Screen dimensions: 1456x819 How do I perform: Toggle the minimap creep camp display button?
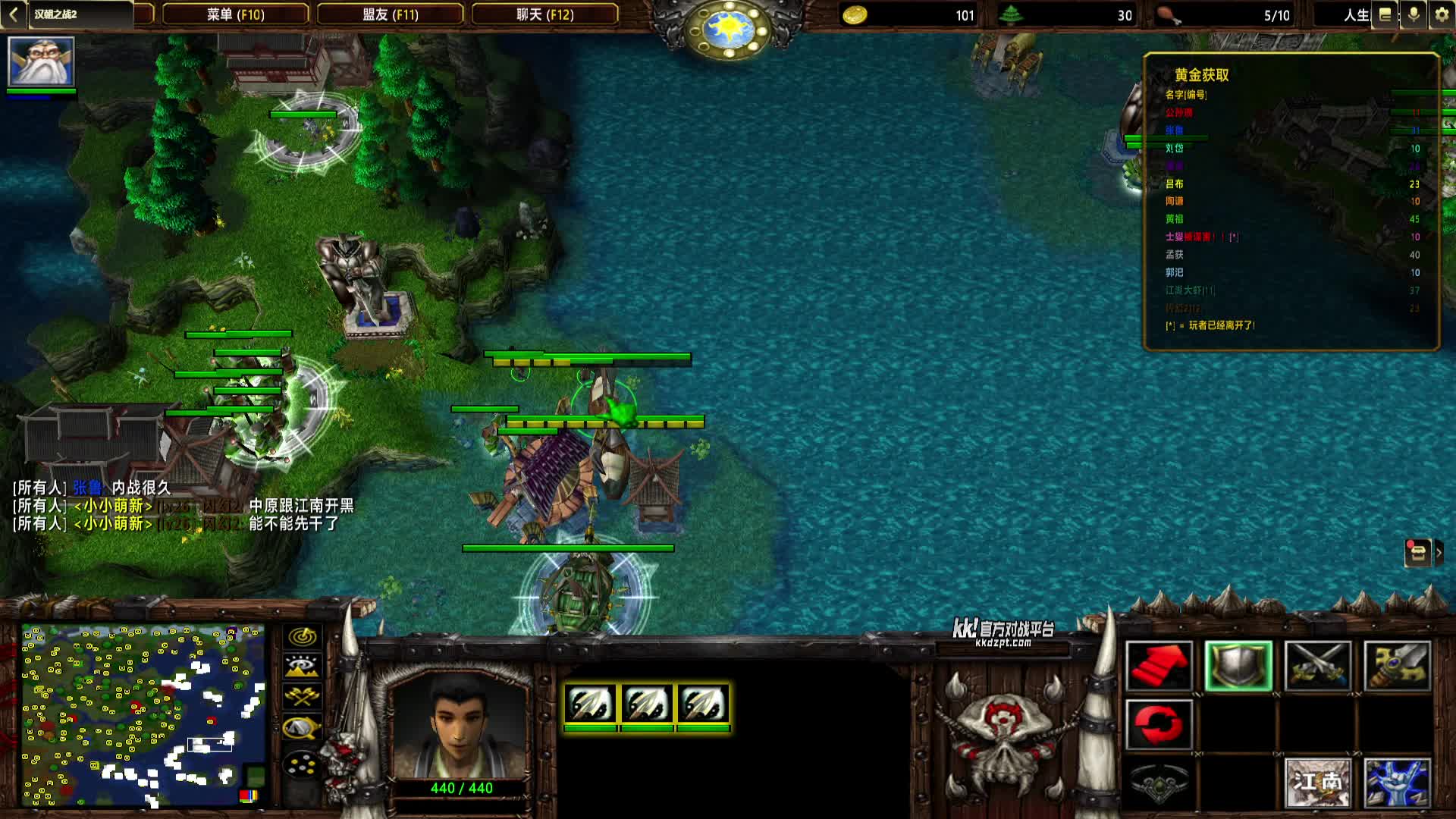coord(302,728)
